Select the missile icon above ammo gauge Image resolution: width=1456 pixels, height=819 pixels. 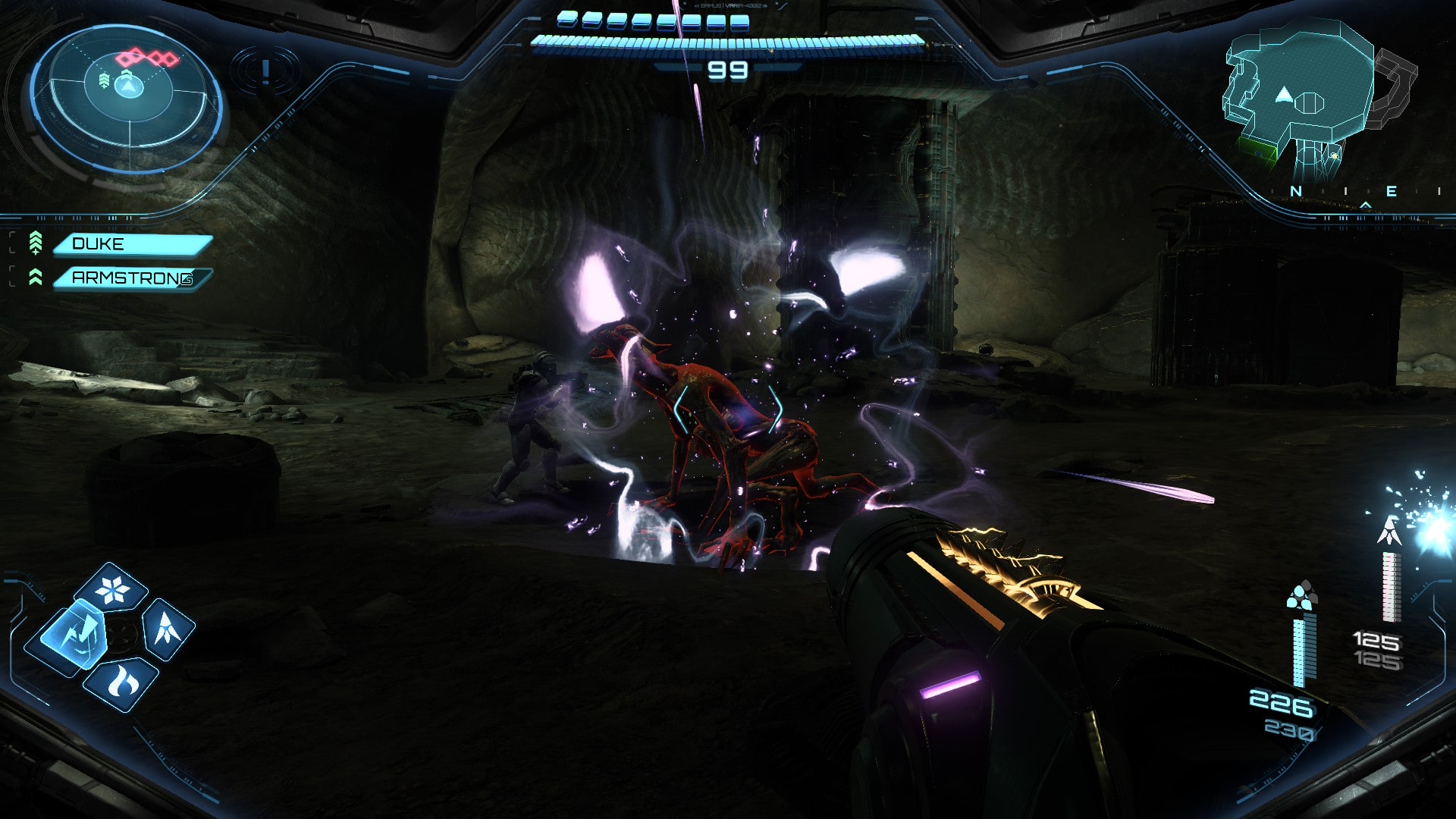1389,531
